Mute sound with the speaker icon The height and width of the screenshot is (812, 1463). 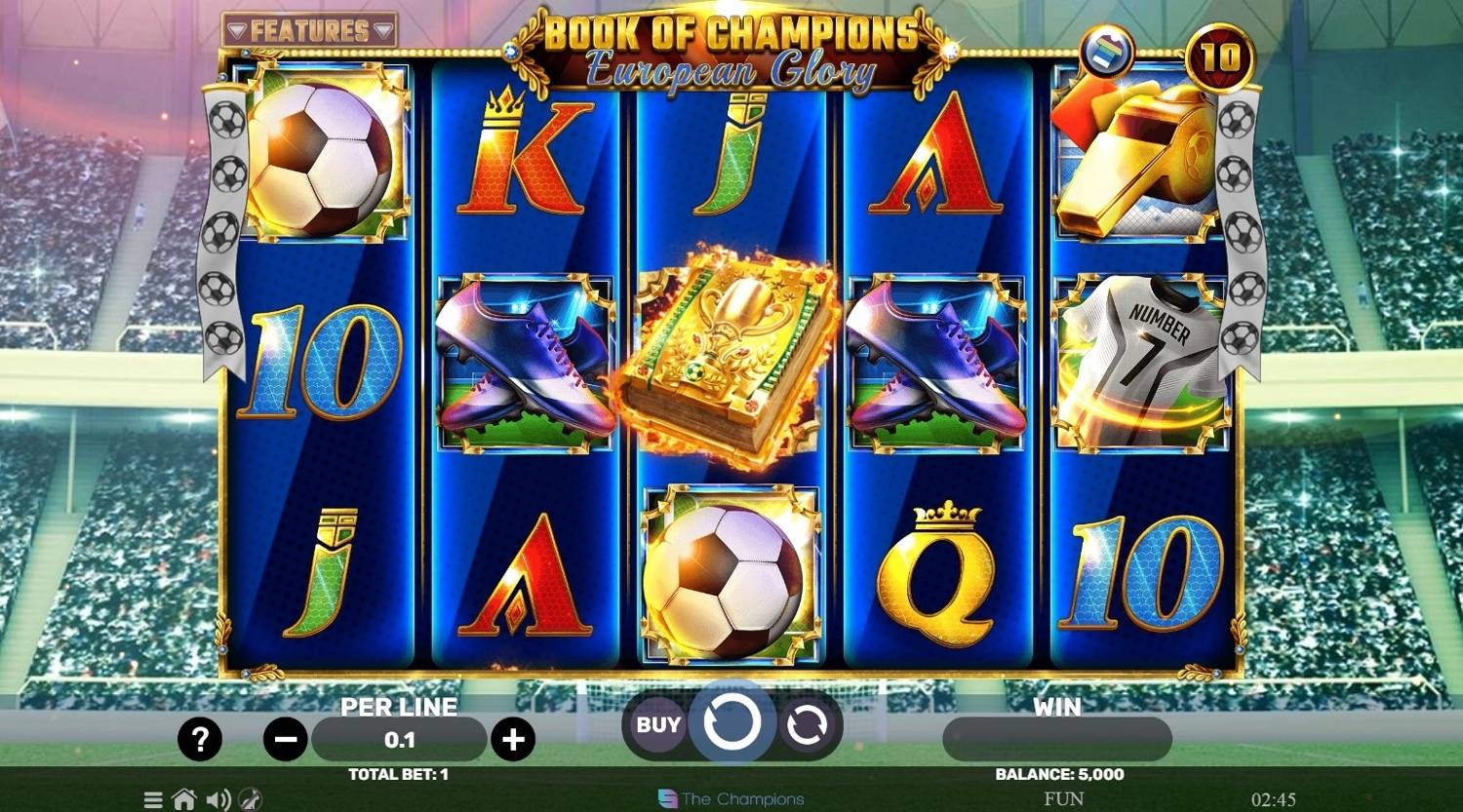[218, 799]
